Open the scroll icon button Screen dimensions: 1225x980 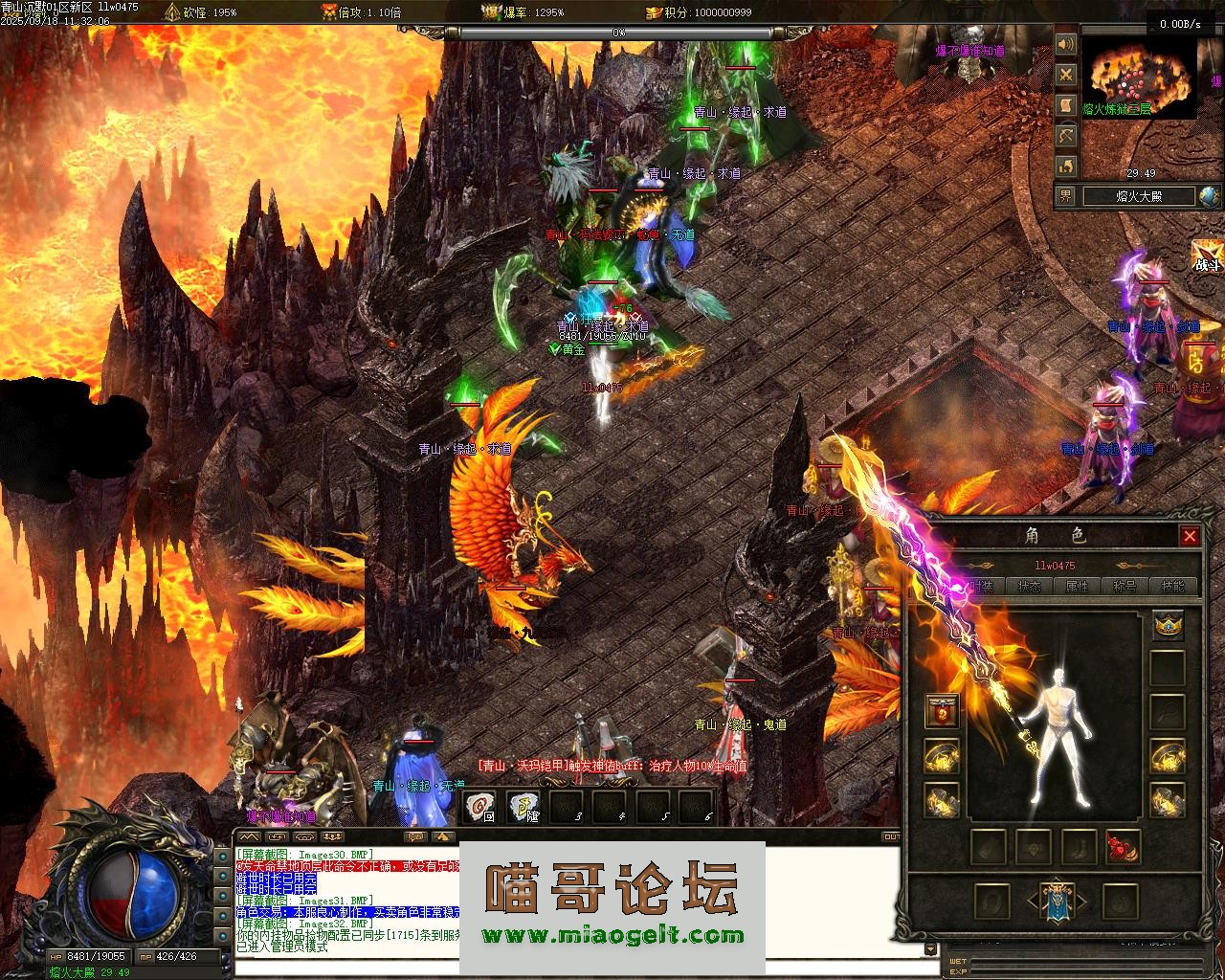coord(1066,106)
